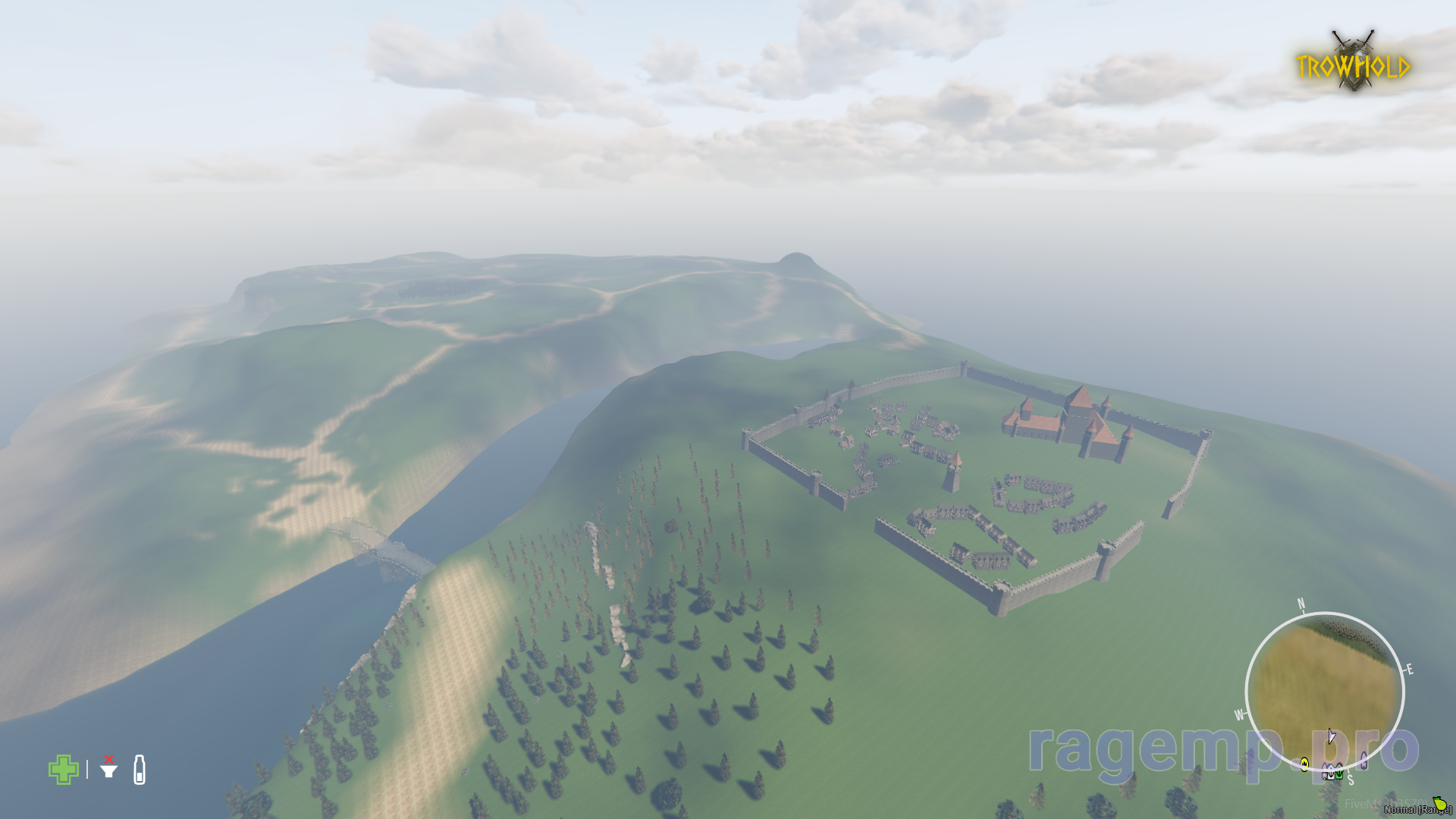Open the circular compass minimap

pyautogui.click(x=1324, y=691)
